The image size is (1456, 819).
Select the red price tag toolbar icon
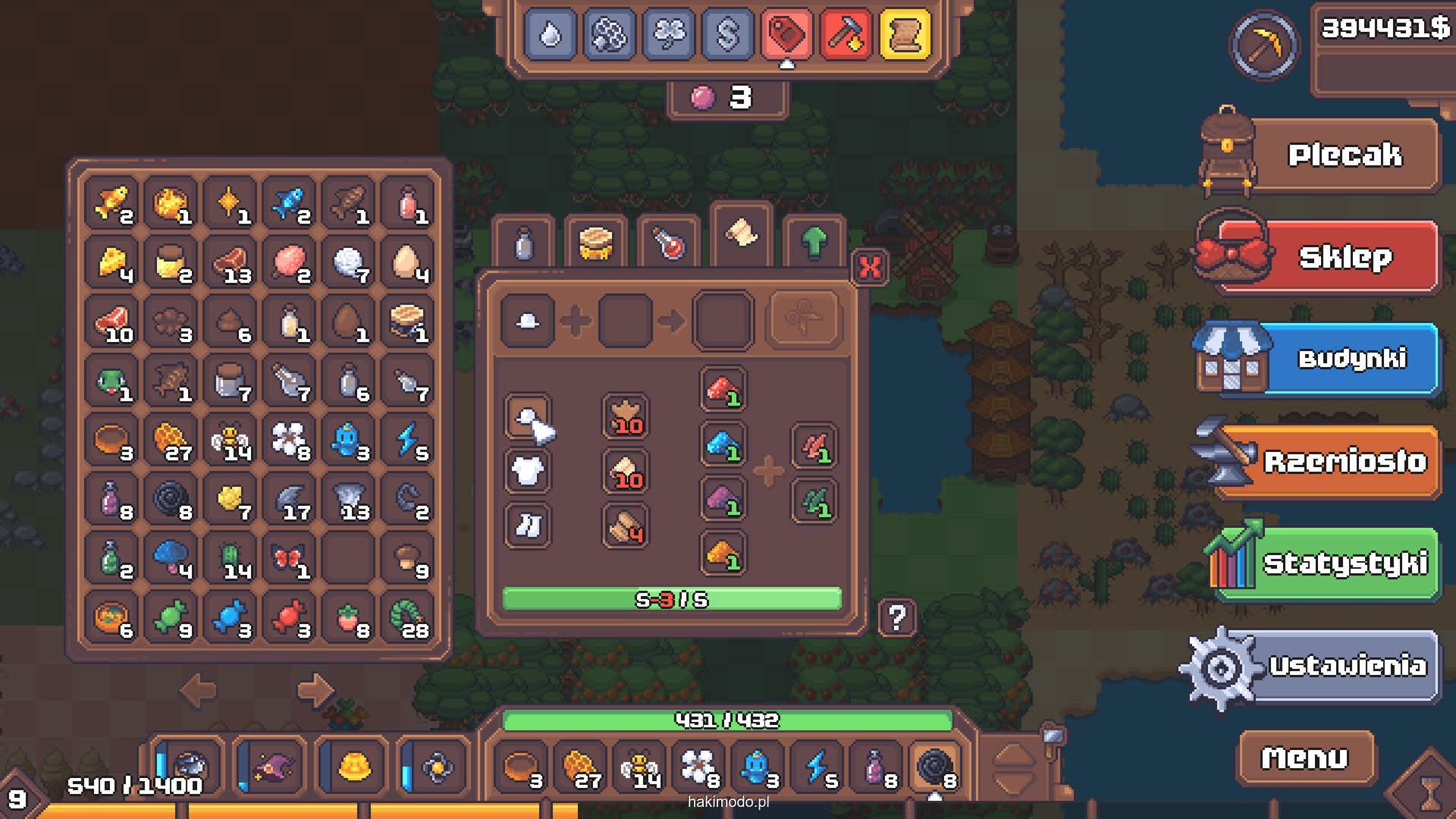786,34
